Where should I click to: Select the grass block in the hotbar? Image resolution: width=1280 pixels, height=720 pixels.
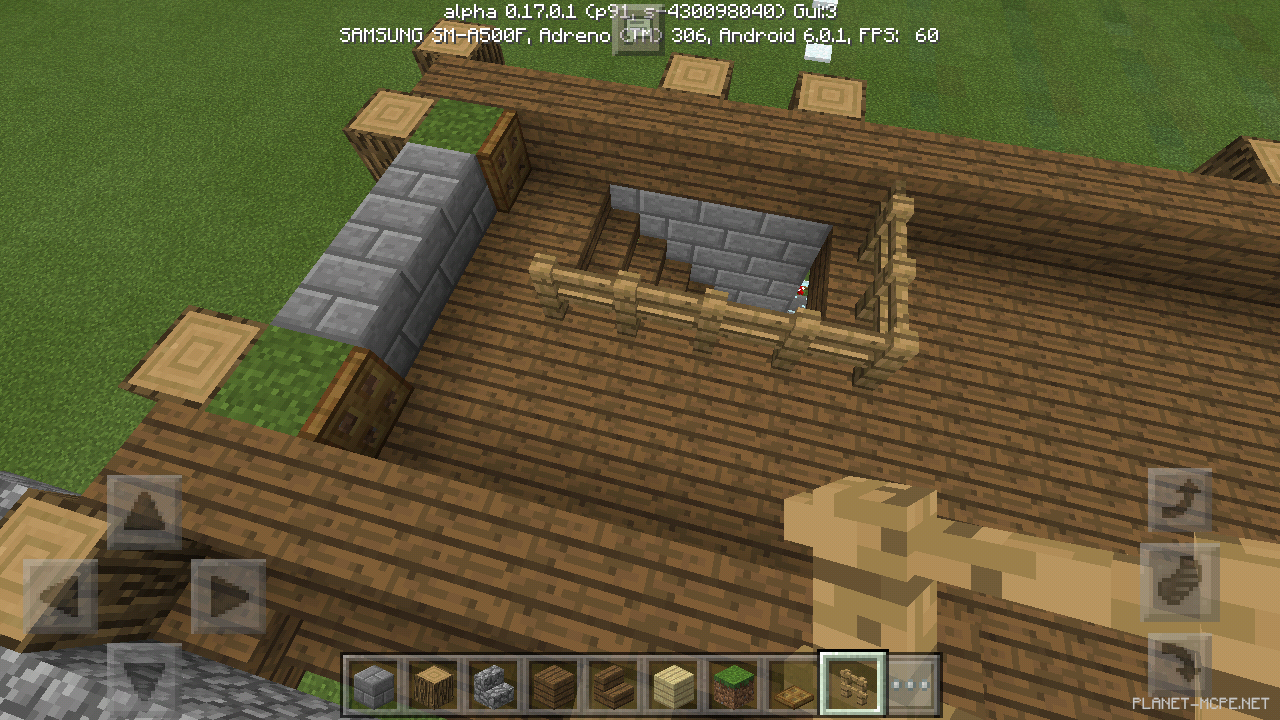point(732,682)
